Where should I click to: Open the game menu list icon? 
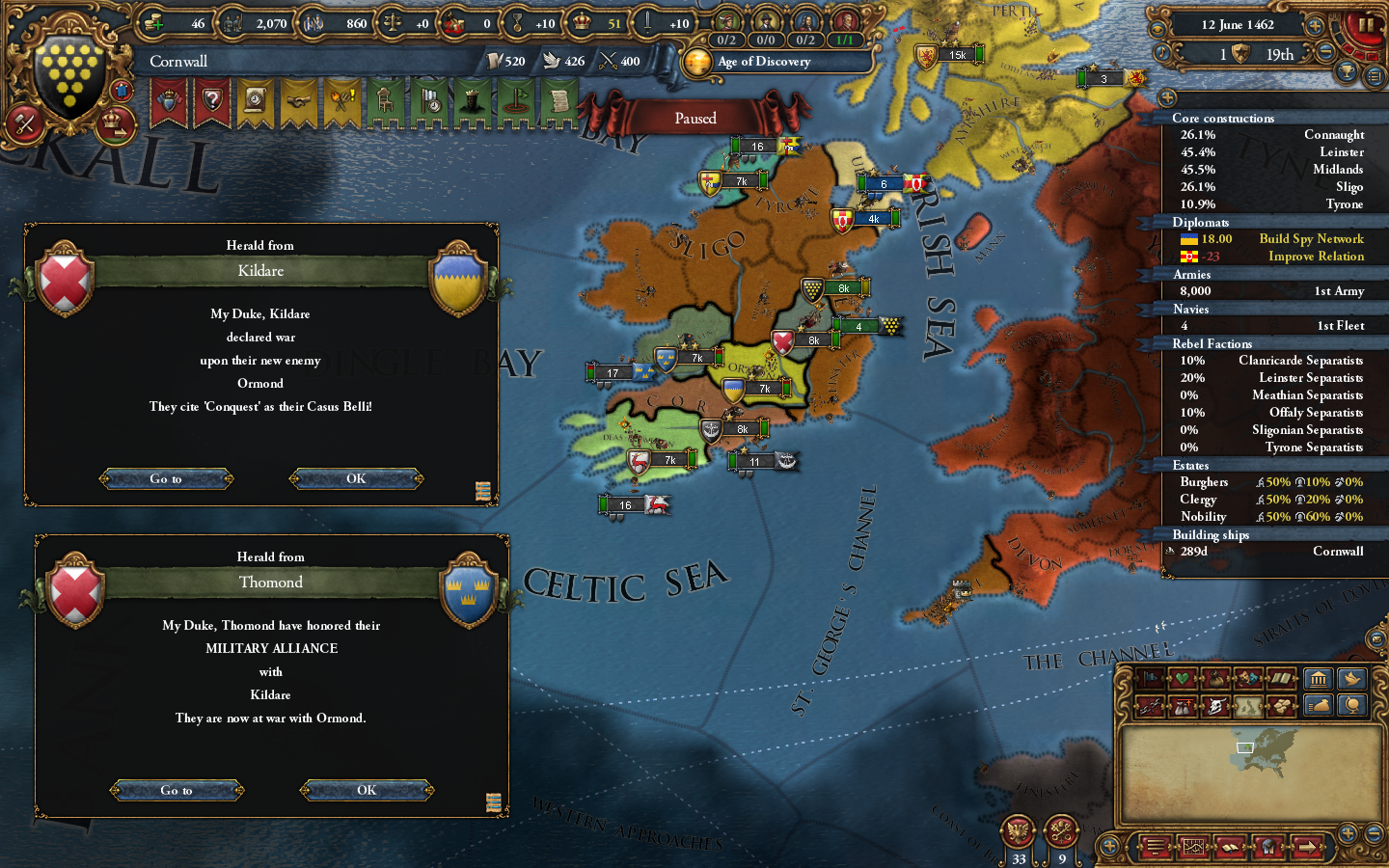(x=1156, y=849)
